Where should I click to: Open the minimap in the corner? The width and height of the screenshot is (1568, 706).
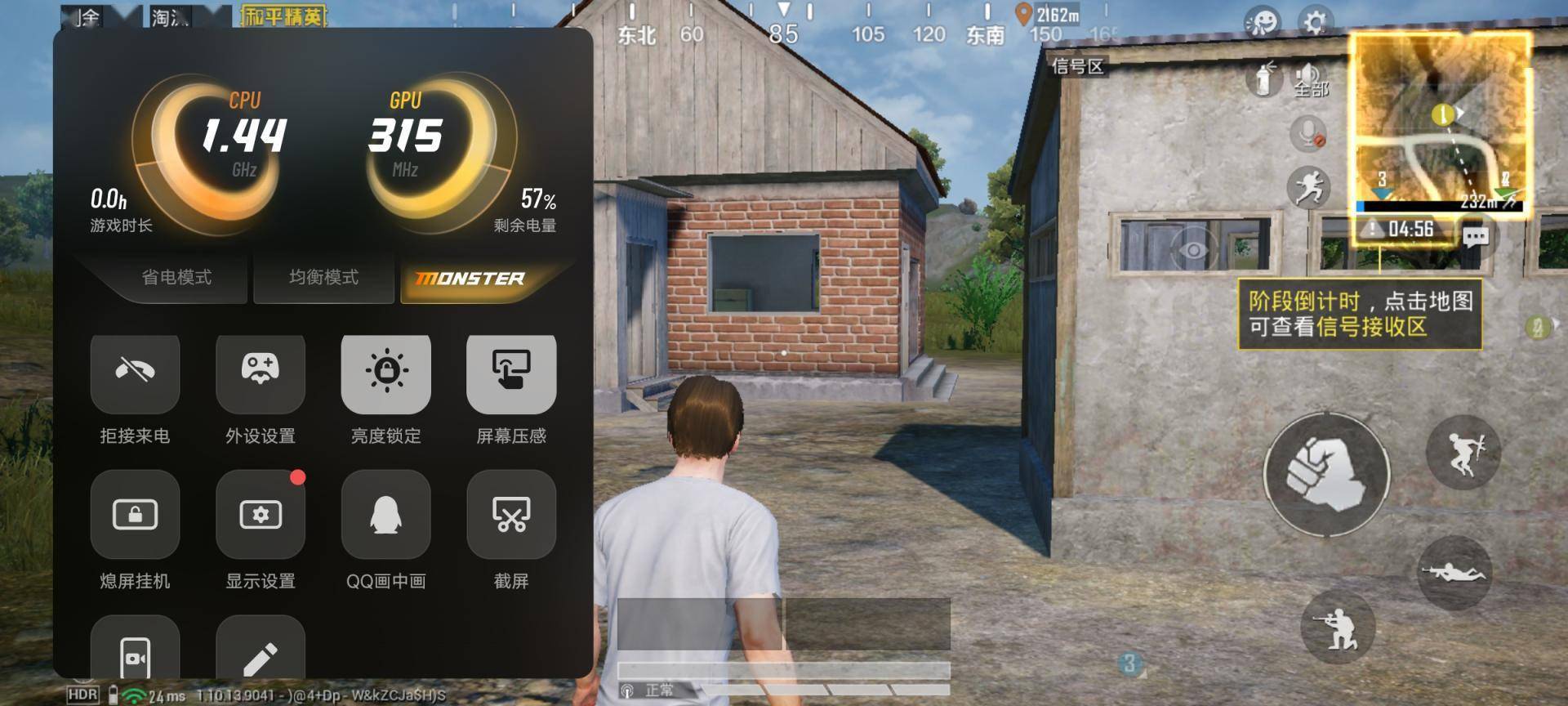(1439, 123)
